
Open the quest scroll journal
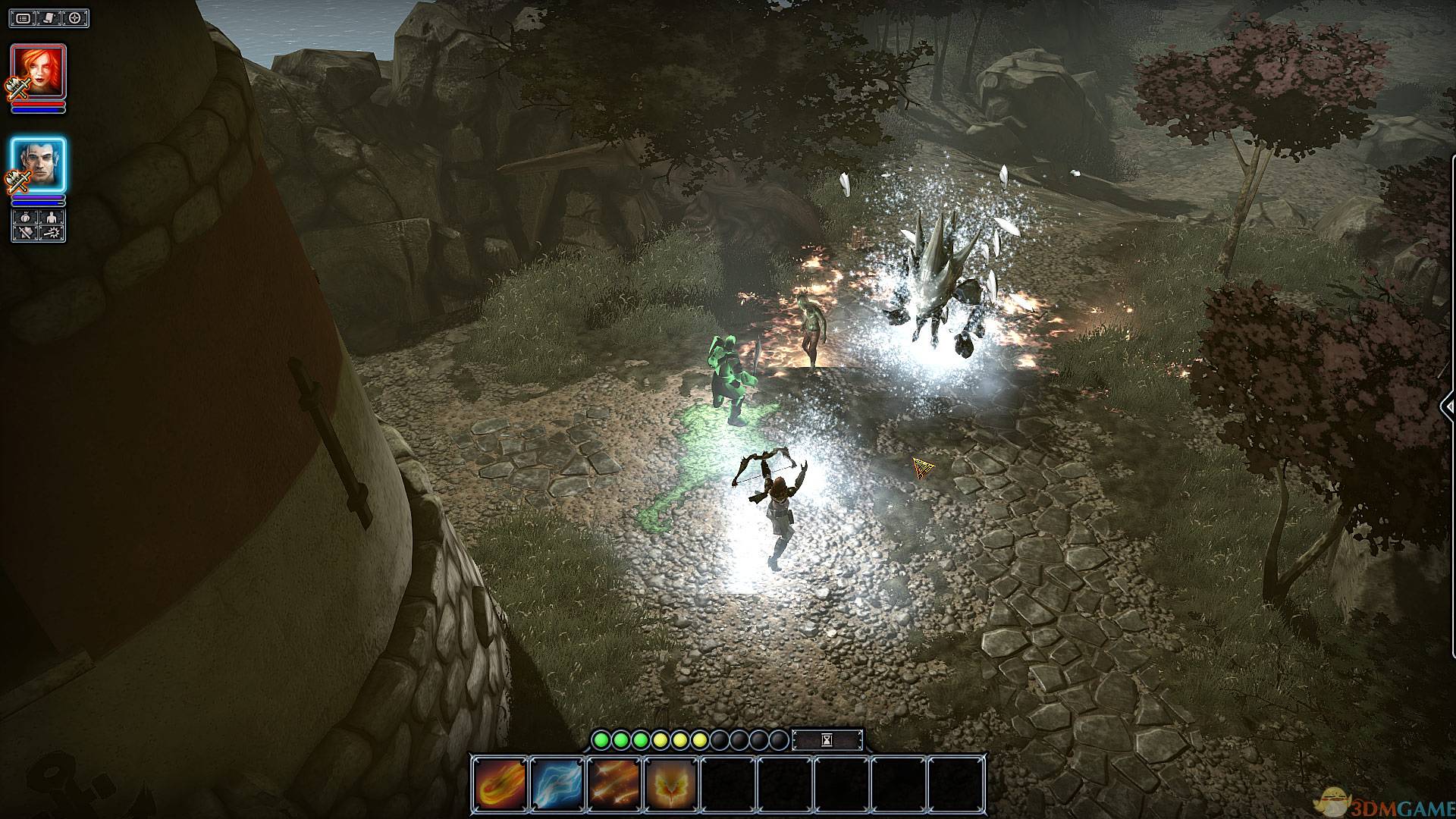(x=49, y=17)
